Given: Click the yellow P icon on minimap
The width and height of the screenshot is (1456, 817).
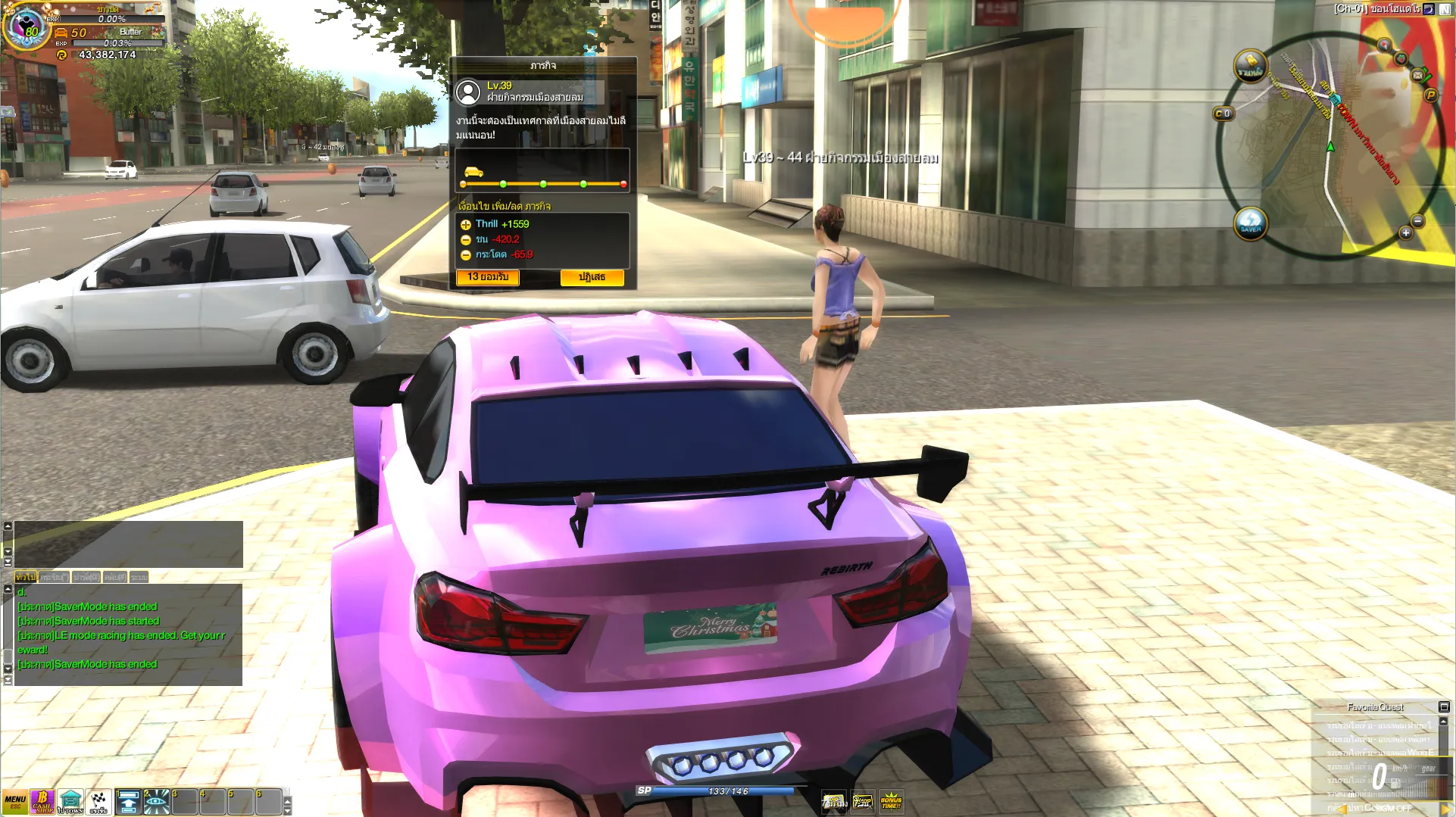Looking at the screenshot, I should pyautogui.click(x=1430, y=95).
